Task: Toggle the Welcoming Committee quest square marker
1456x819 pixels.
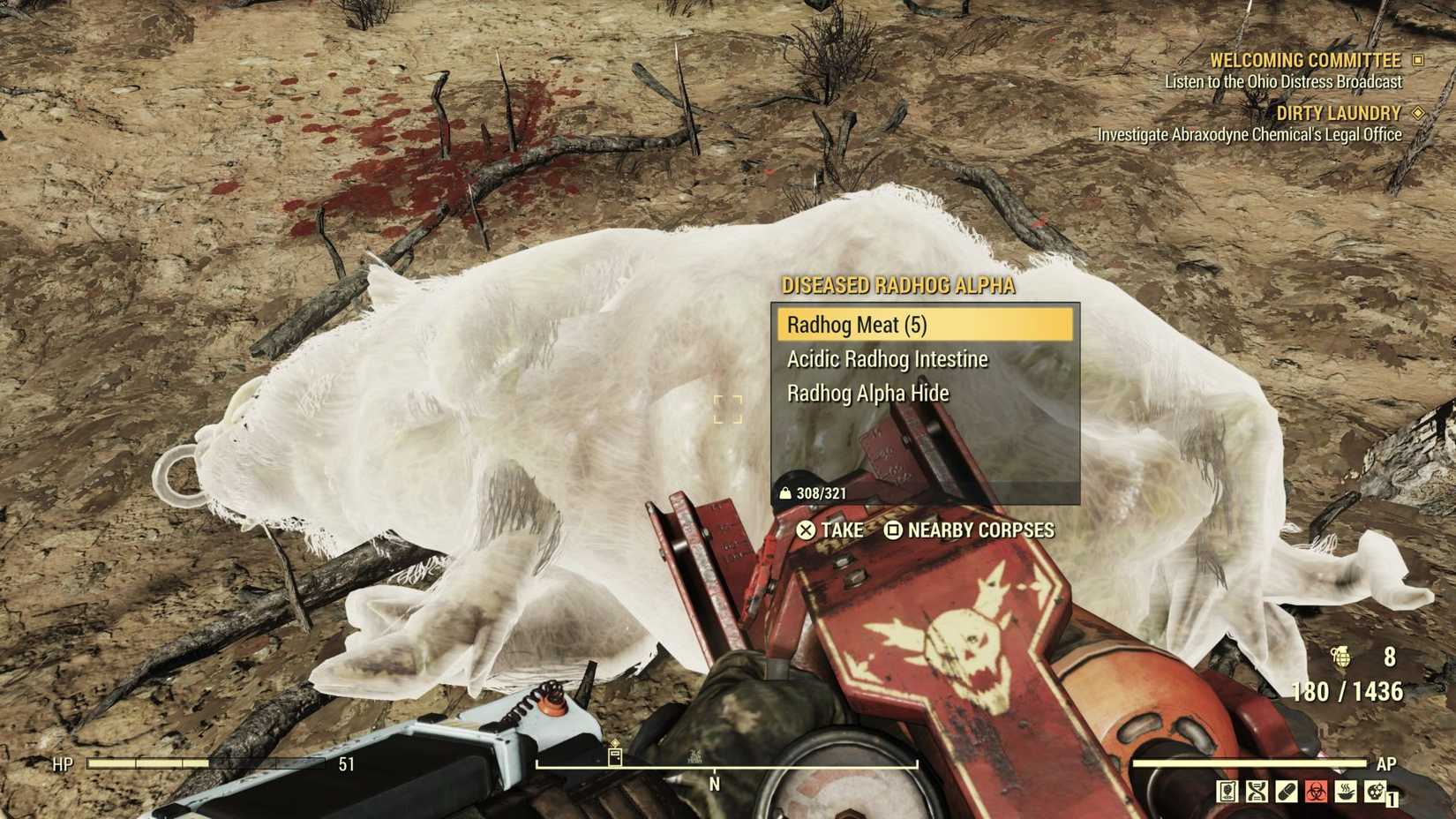Action: [x=1419, y=60]
